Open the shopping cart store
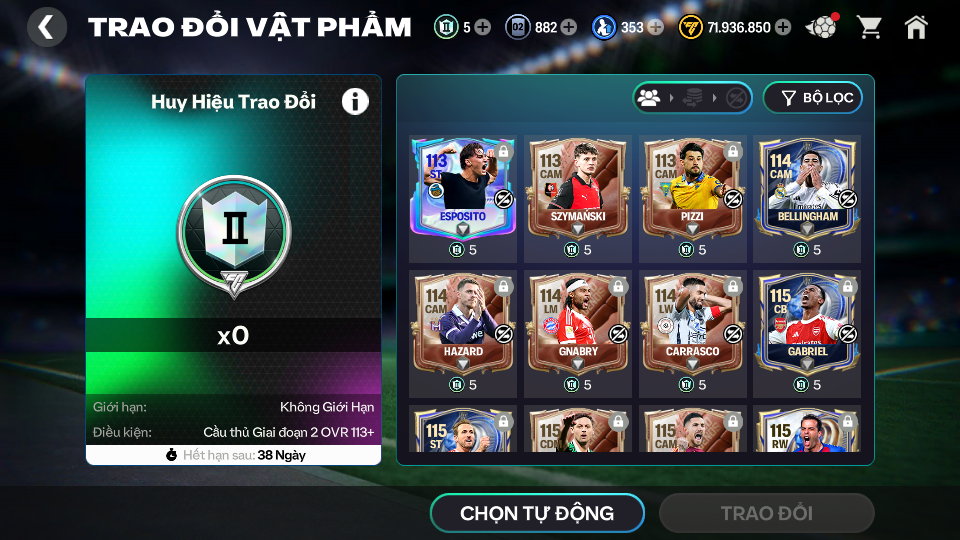This screenshot has width=960, height=540. (869, 27)
